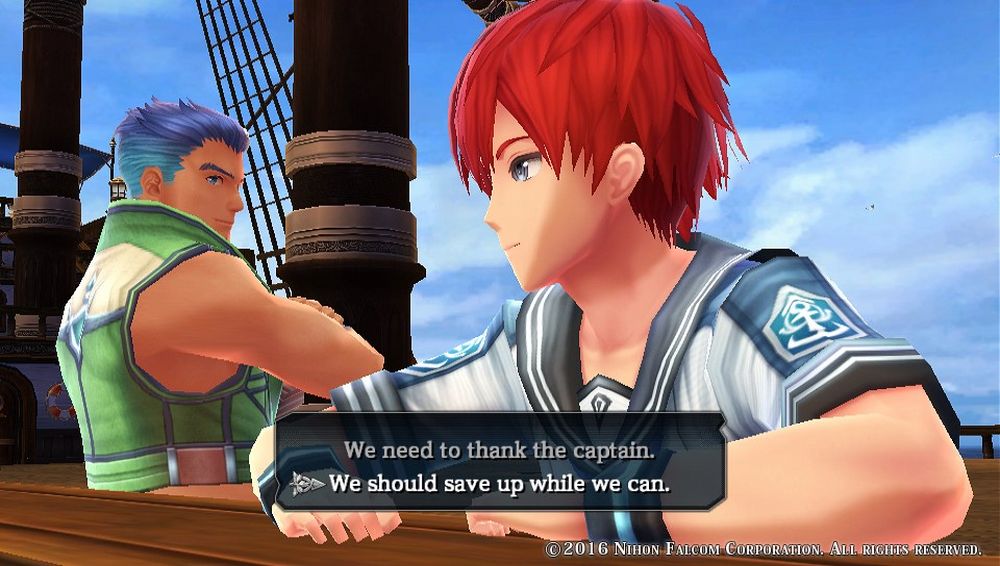Choose "We need to thank the captain."

click(499, 450)
